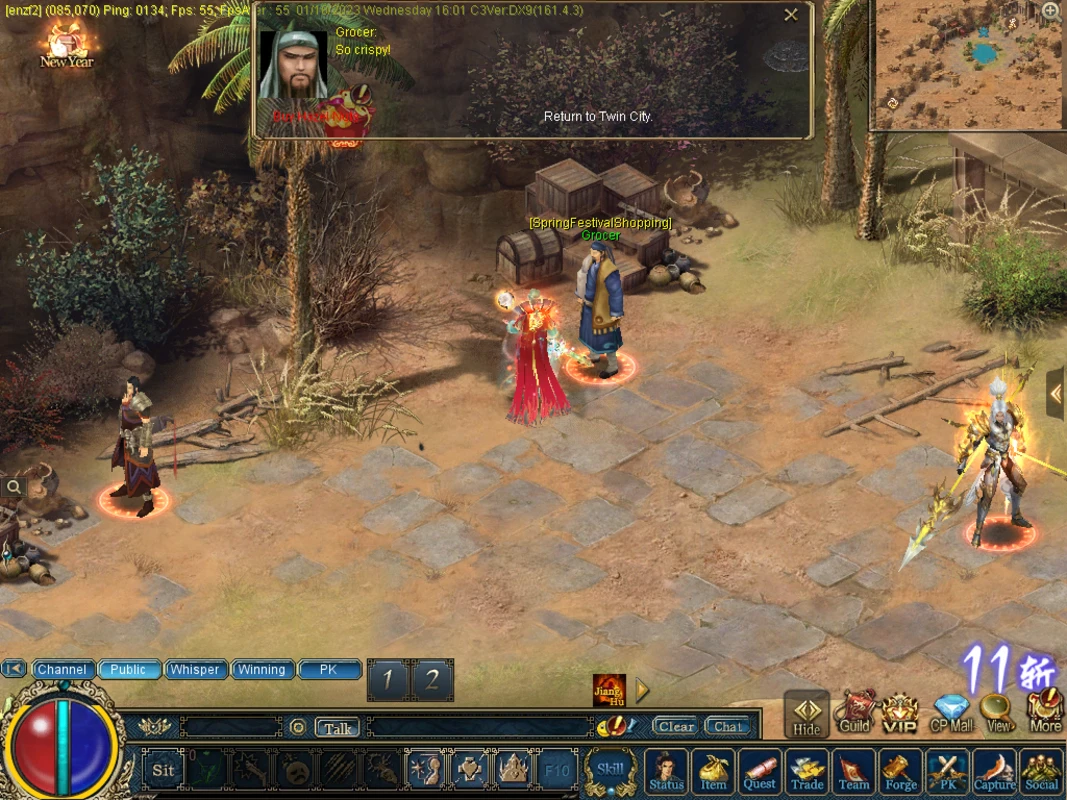1067x800 pixels.
Task: Click the Talk button in chat bar
Action: pos(338,728)
